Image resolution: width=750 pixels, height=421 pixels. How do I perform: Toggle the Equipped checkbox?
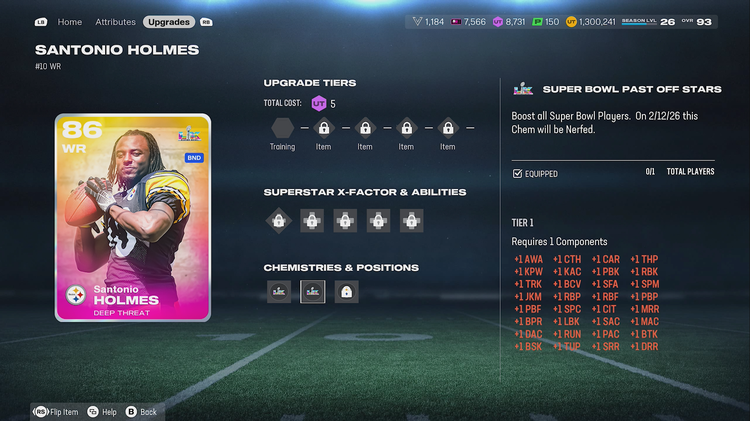[x=517, y=174]
